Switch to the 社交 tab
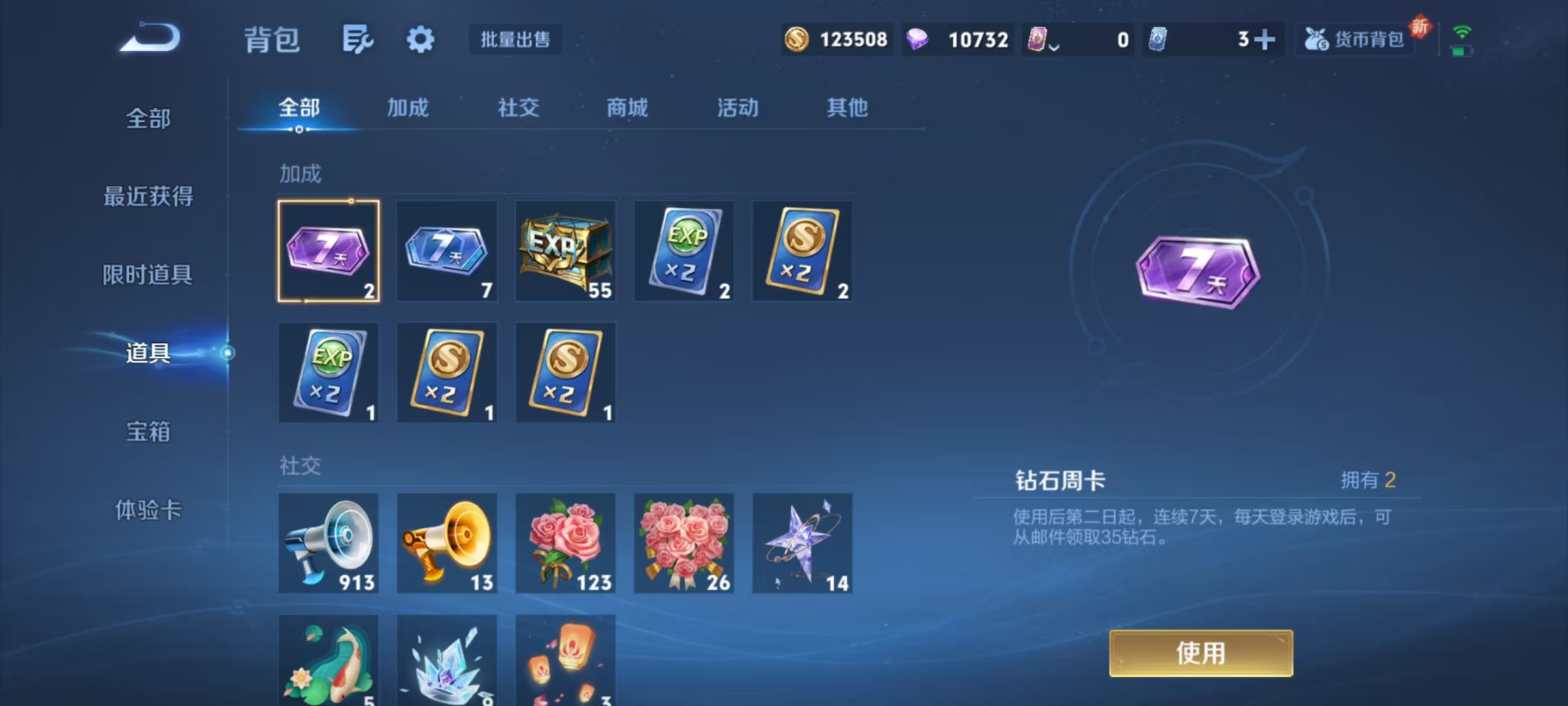The image size is (1568, 706). pos(518,108)
